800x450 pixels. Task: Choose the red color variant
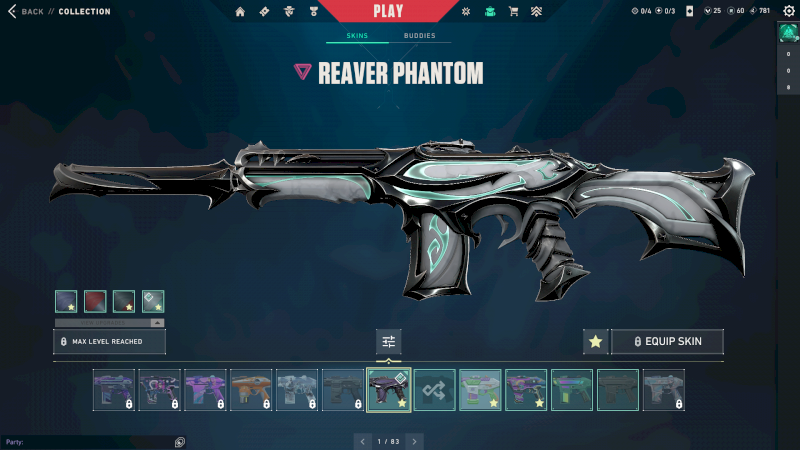95,300
